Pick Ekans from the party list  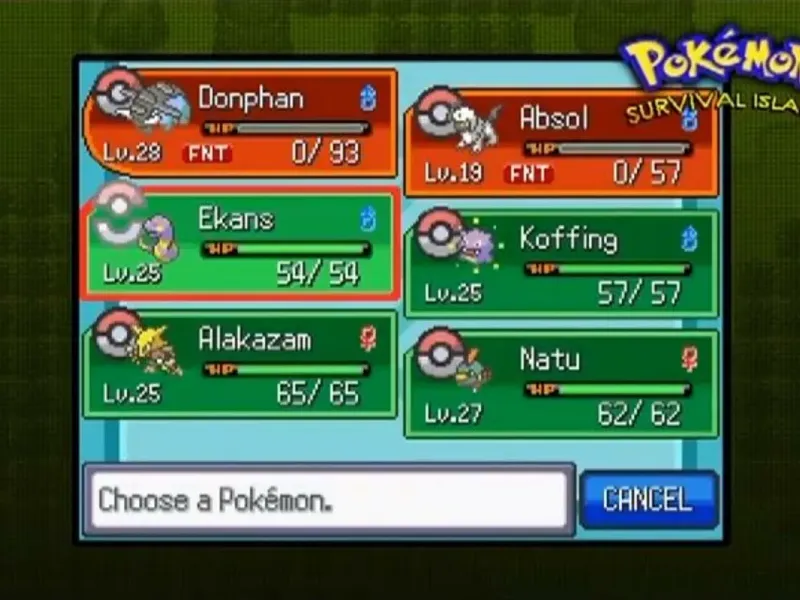point(240,244)
